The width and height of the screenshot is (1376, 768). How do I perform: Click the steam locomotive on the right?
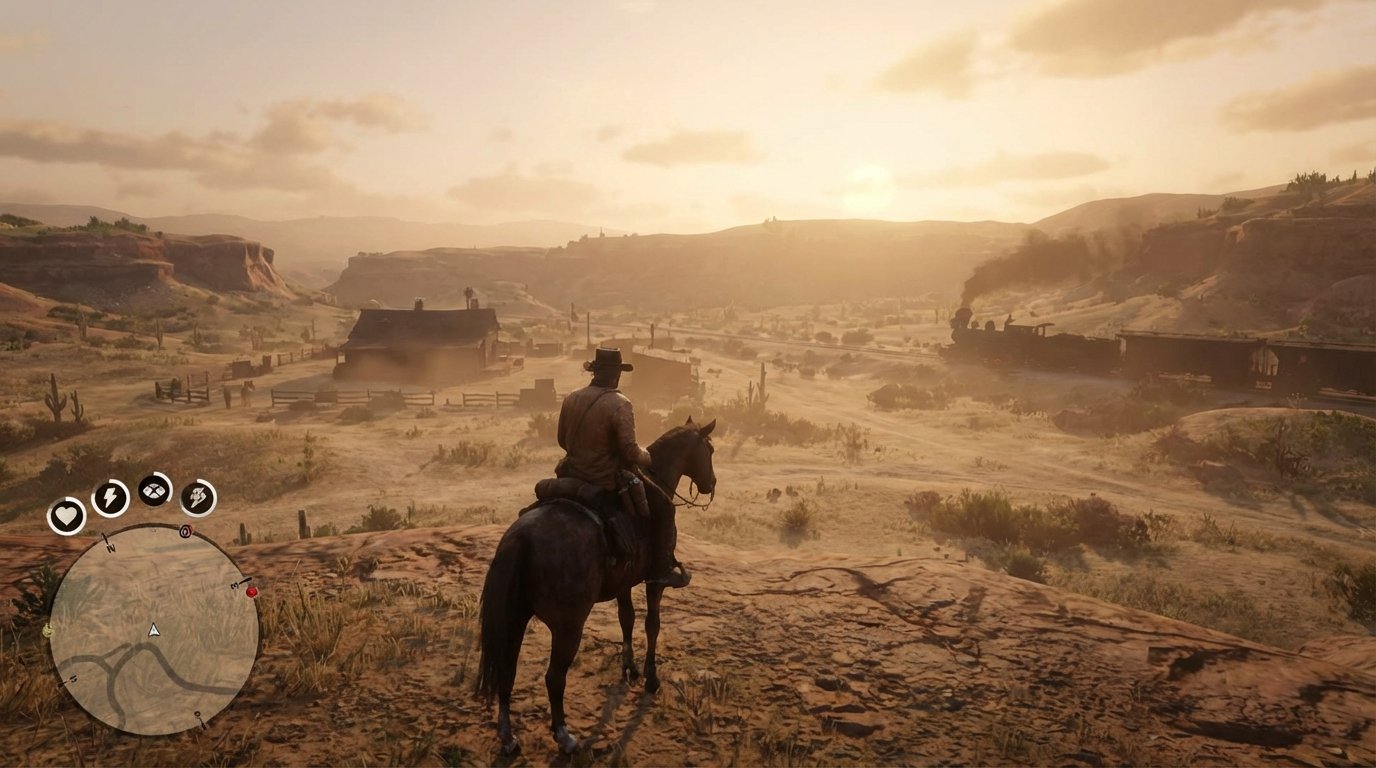point(975,335)
